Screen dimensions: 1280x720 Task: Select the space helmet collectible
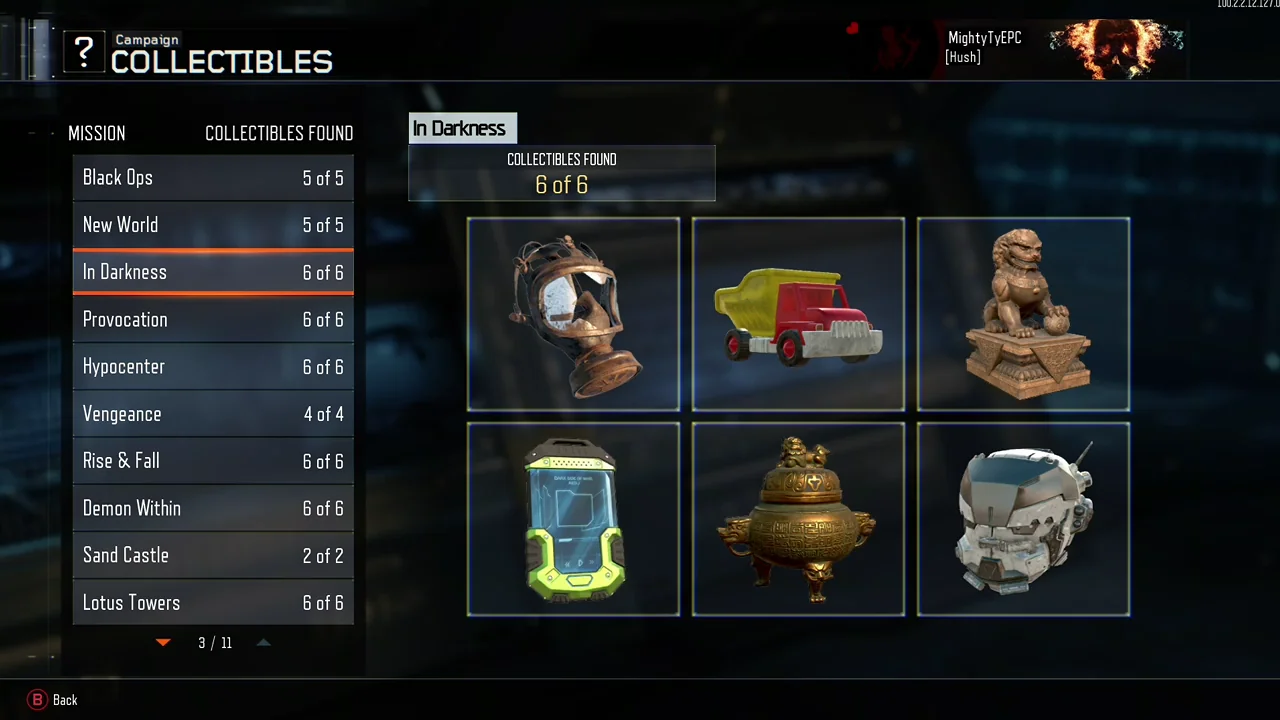(x=1023, y=519)
